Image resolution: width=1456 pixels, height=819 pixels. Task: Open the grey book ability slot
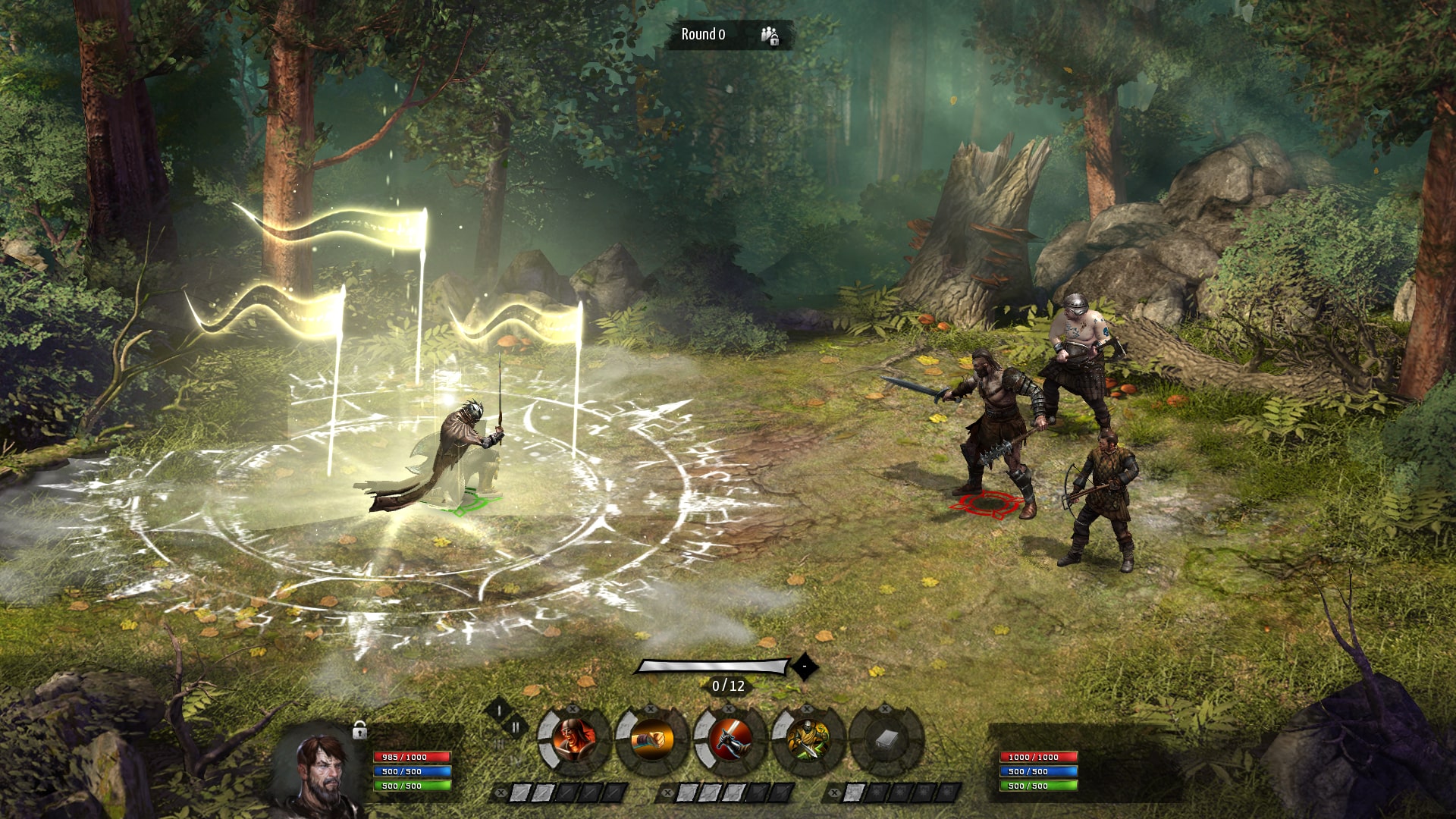coord(886,739)
